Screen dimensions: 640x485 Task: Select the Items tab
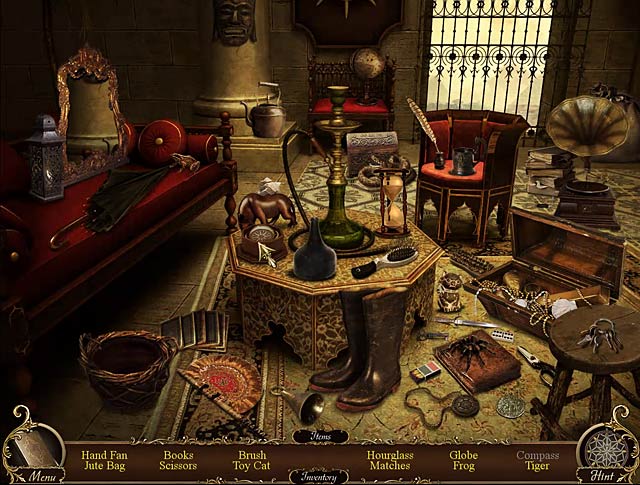320,436
